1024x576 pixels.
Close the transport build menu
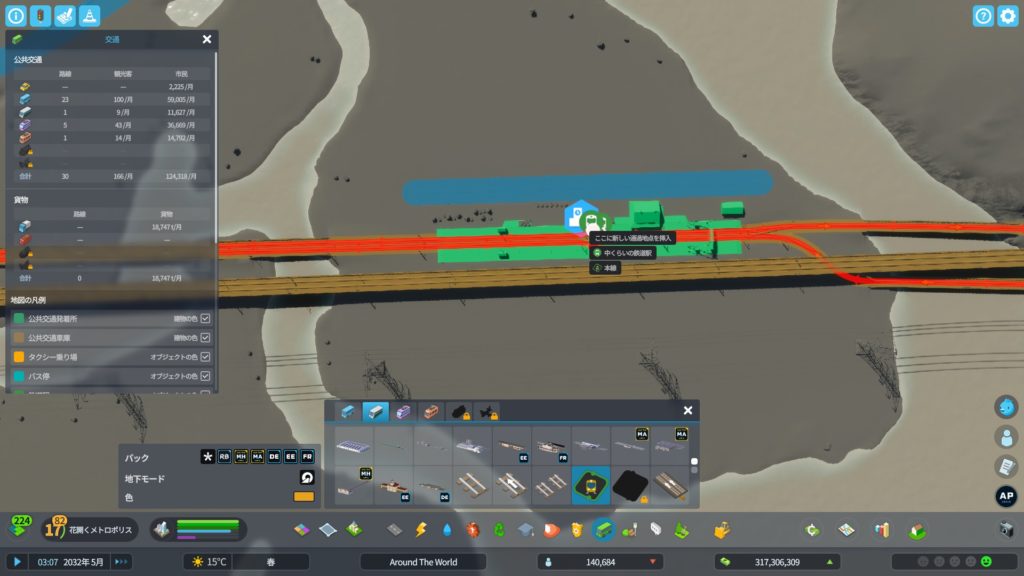click(x=688, y=410)
